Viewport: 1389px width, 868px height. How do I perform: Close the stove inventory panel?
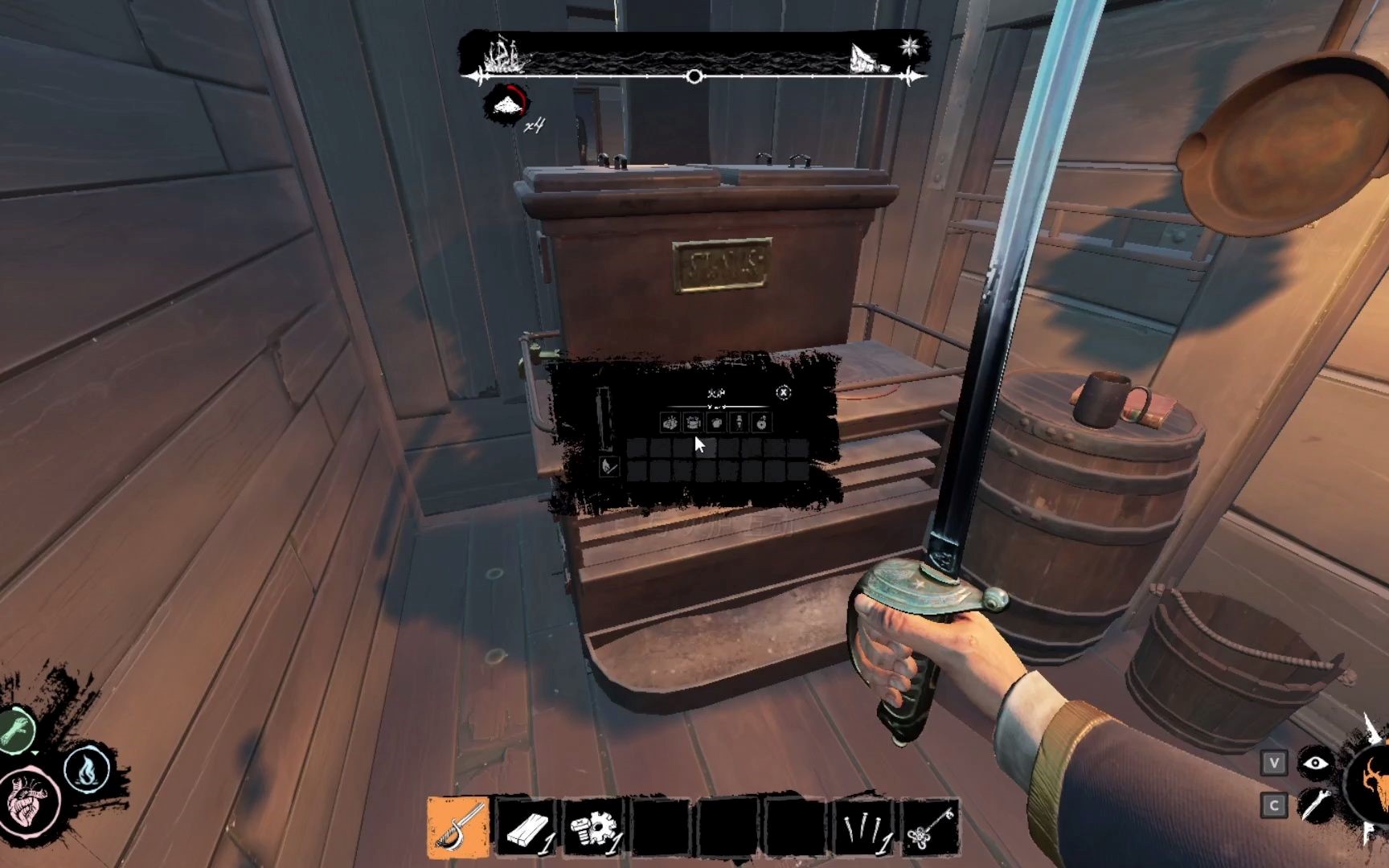pos(783,392)
